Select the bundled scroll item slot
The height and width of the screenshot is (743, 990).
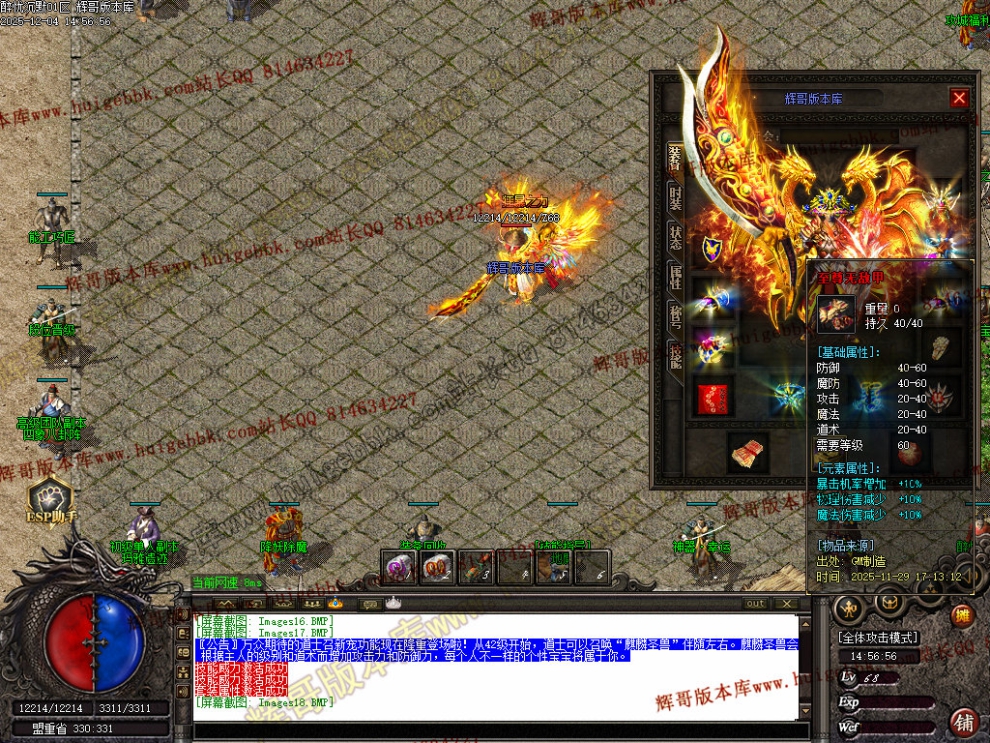pyautogui.click(x=748, y=453)
